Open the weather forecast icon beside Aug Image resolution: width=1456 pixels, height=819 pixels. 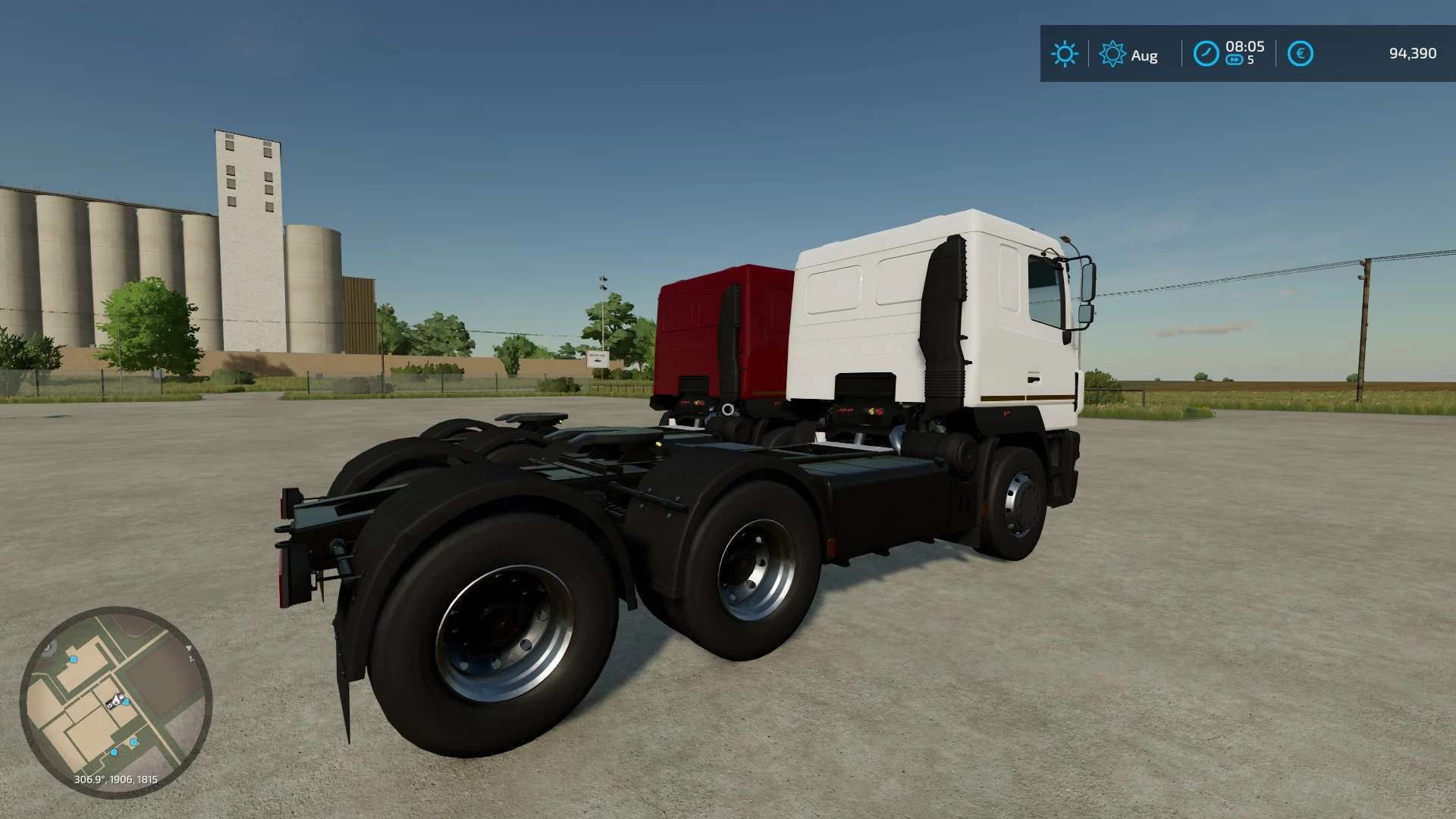pos(1113,52)
